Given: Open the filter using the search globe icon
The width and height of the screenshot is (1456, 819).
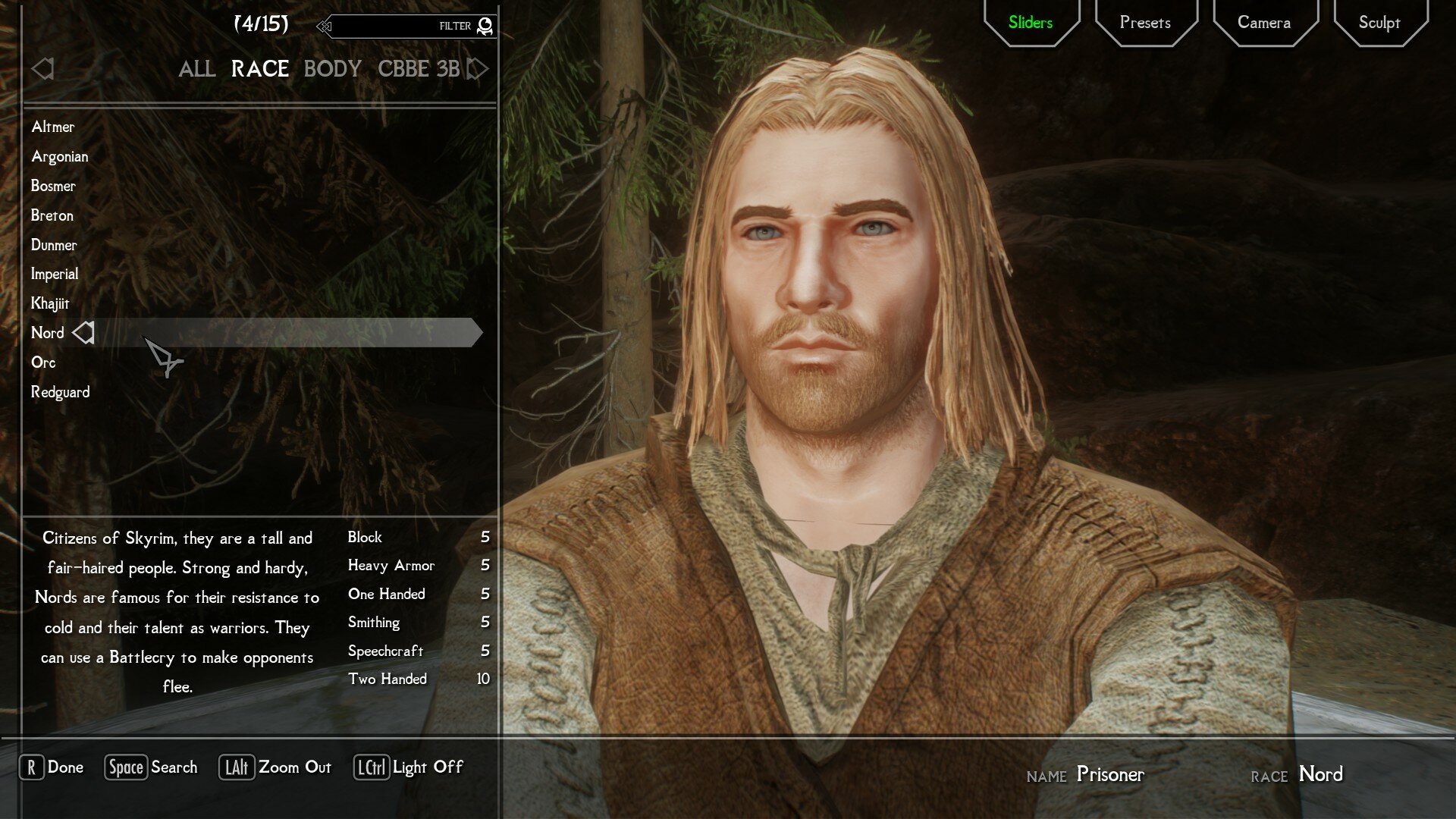Looking at the screenshot, I should pos(485,25).
